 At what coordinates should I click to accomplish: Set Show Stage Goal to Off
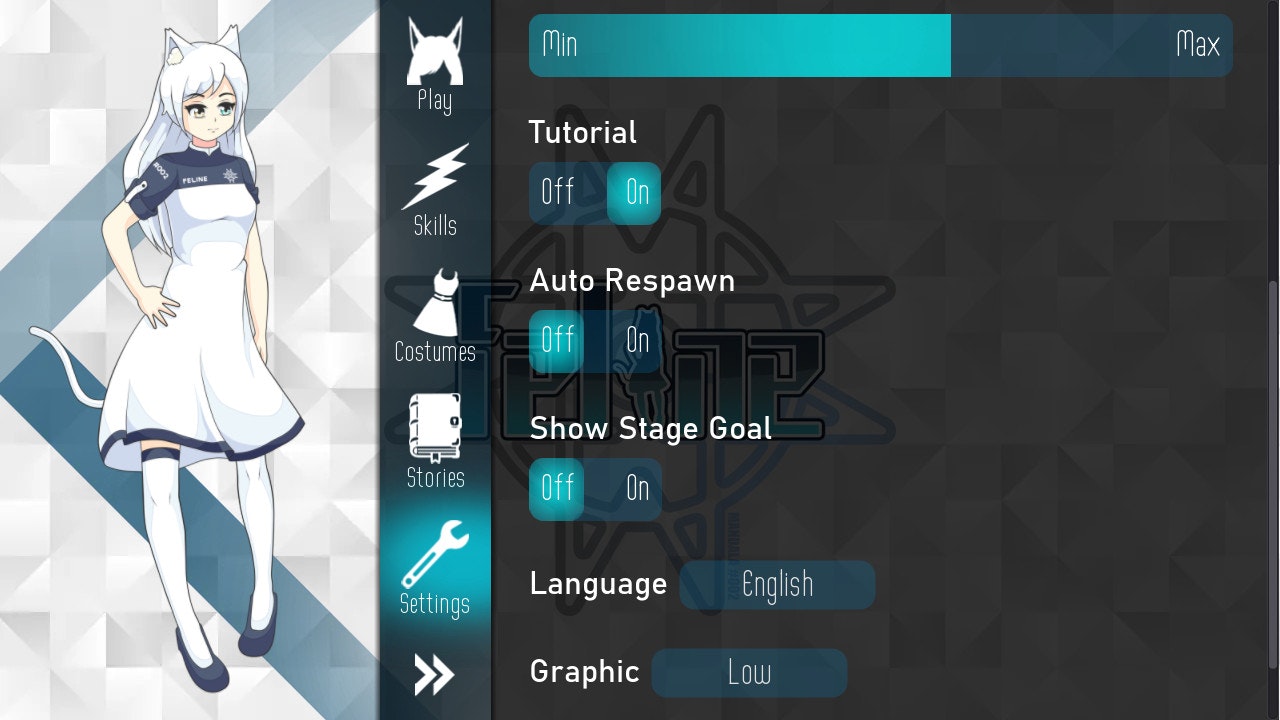557,489
